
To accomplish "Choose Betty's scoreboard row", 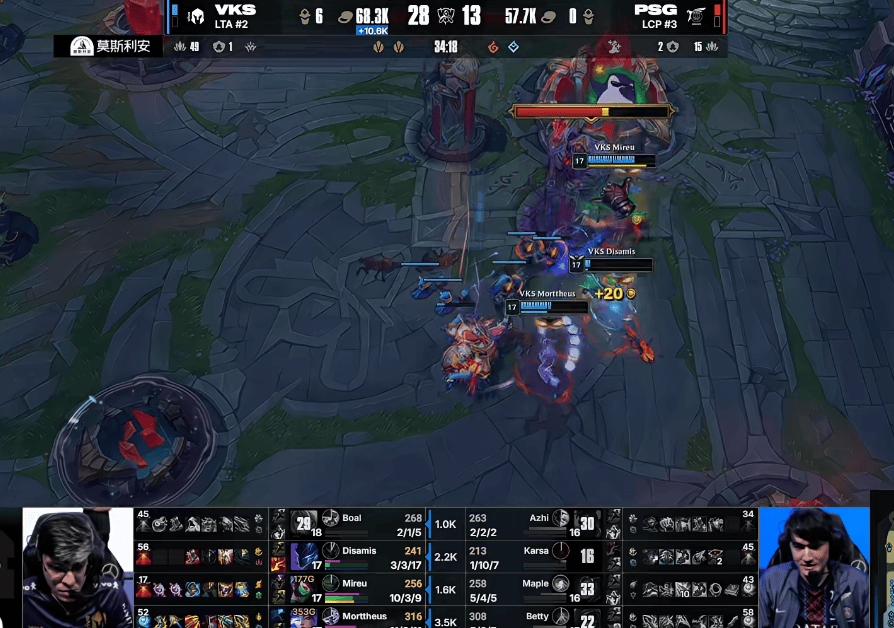I will (x=537, y=616).
